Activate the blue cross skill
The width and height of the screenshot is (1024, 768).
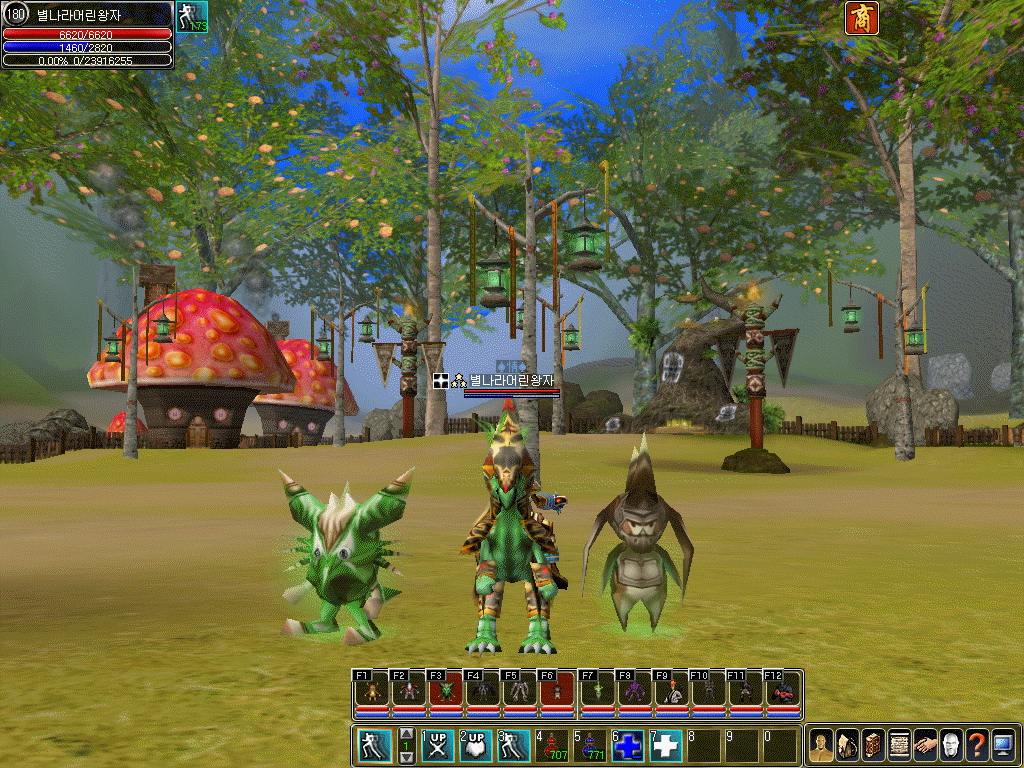pyautogui.click(x=628, y=746)
